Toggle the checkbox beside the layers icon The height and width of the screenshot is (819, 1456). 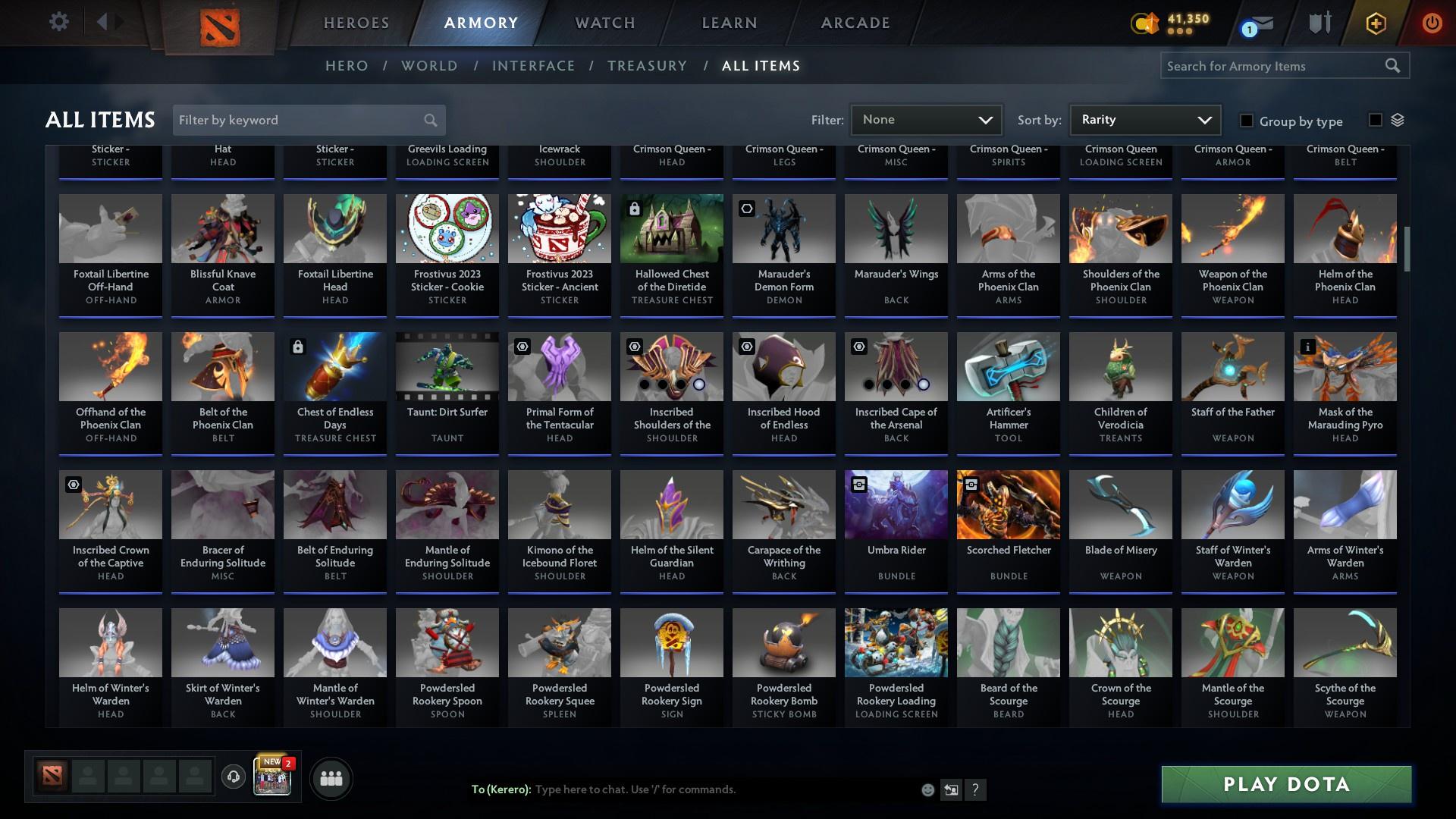[1376, 119]
